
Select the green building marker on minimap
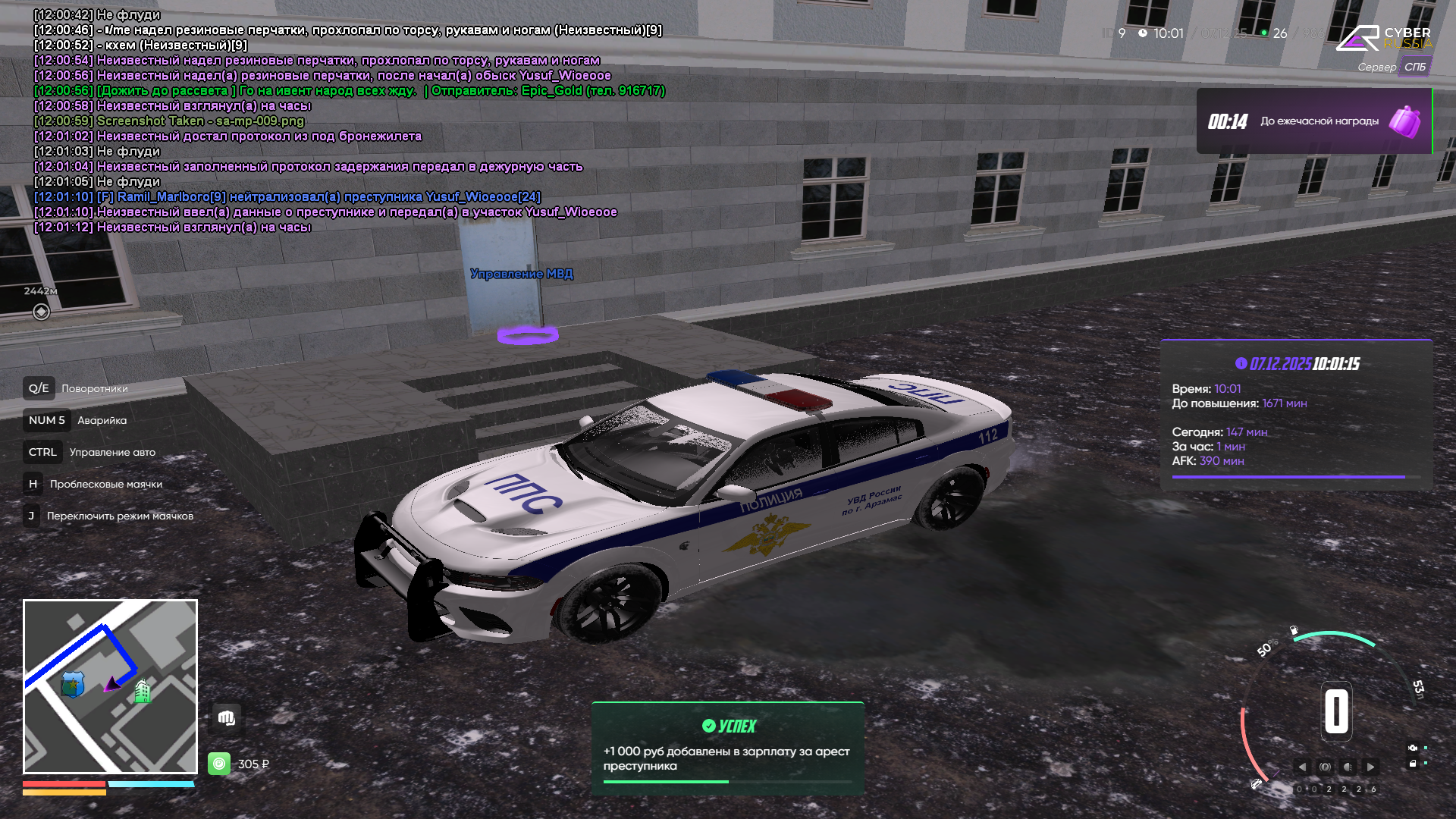coord(142,691)
